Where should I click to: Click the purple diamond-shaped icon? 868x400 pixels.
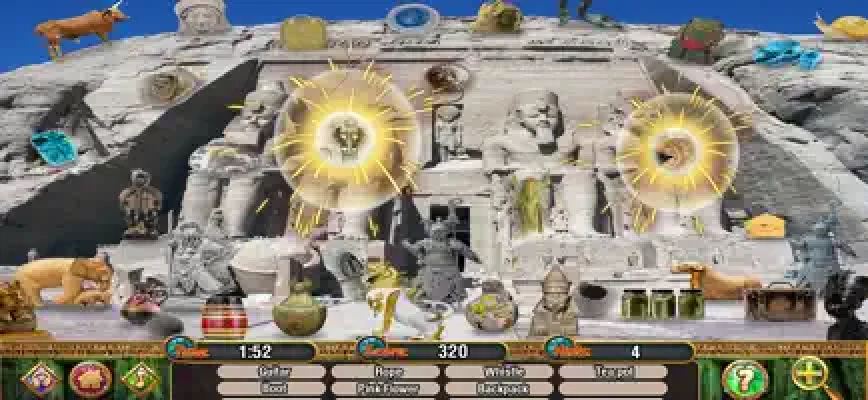tap(40, 379)
